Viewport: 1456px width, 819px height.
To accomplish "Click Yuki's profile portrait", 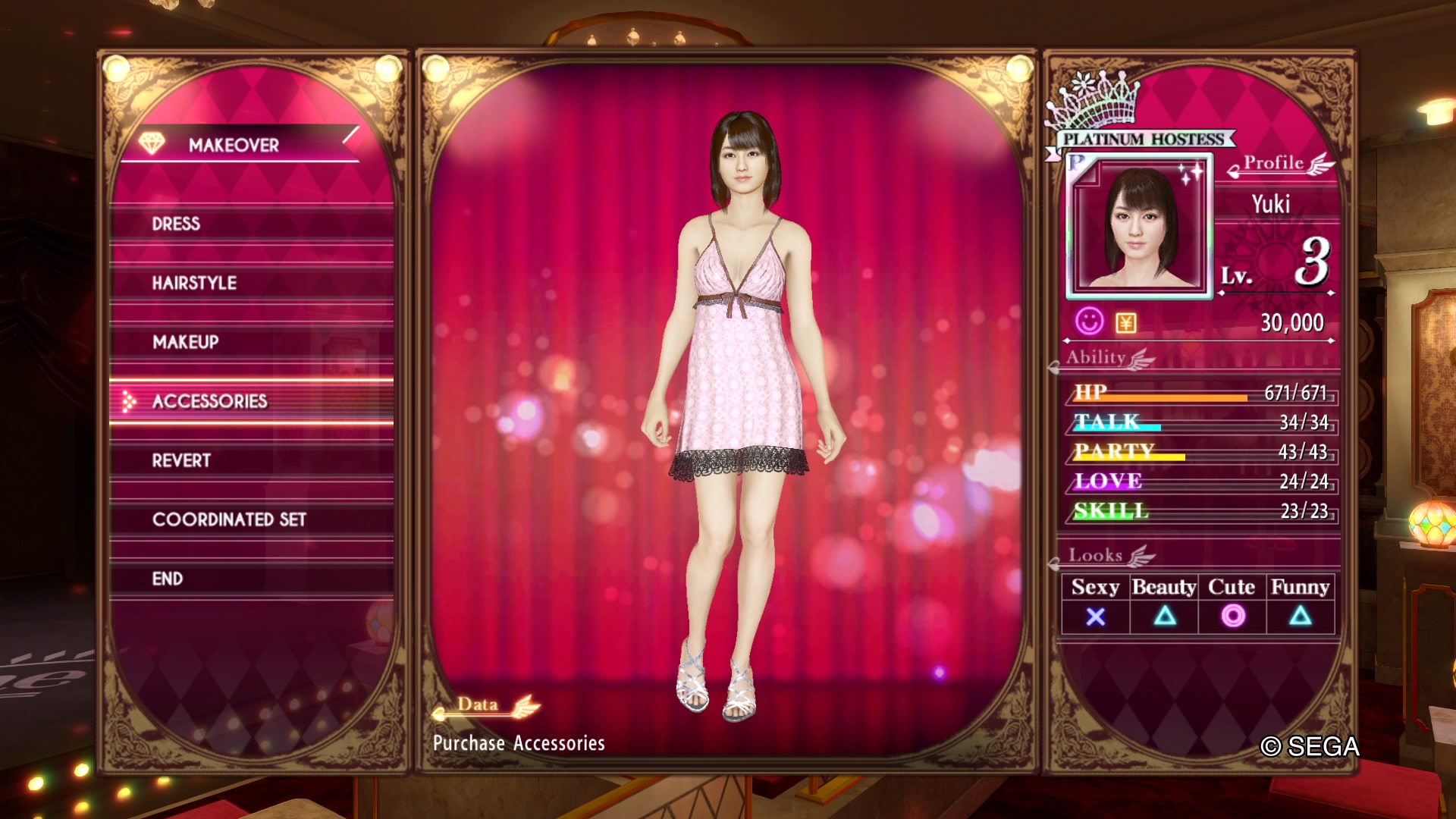I will coord(1139,226).
